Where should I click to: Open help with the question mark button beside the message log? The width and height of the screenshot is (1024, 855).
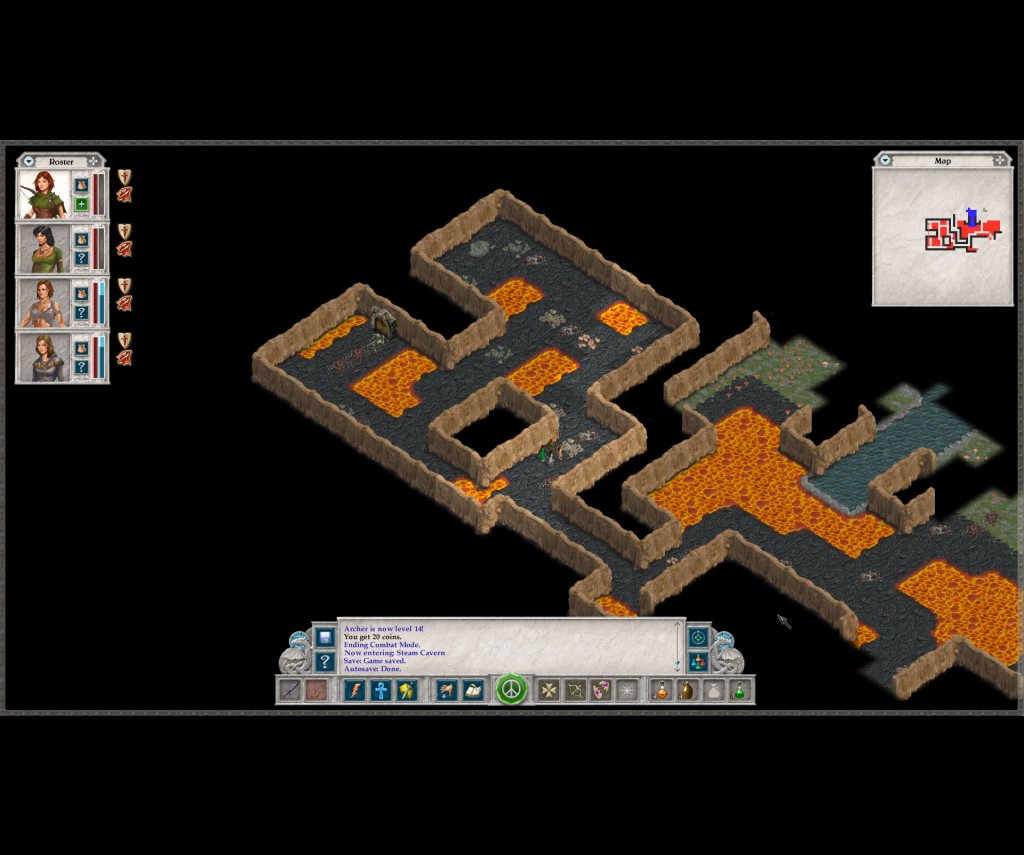324,661
